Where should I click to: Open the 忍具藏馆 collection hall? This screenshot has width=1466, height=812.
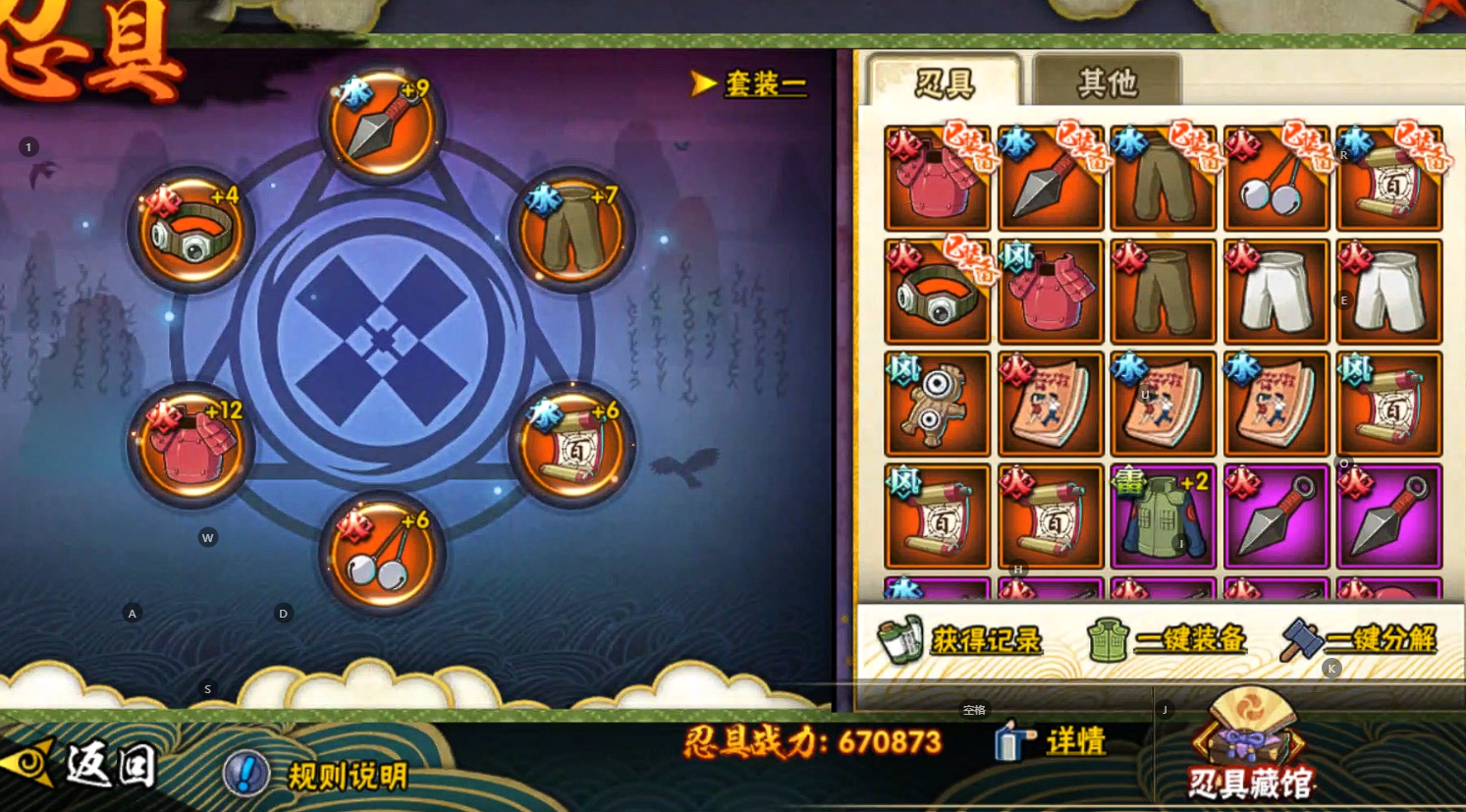[x=1249, y=746]
